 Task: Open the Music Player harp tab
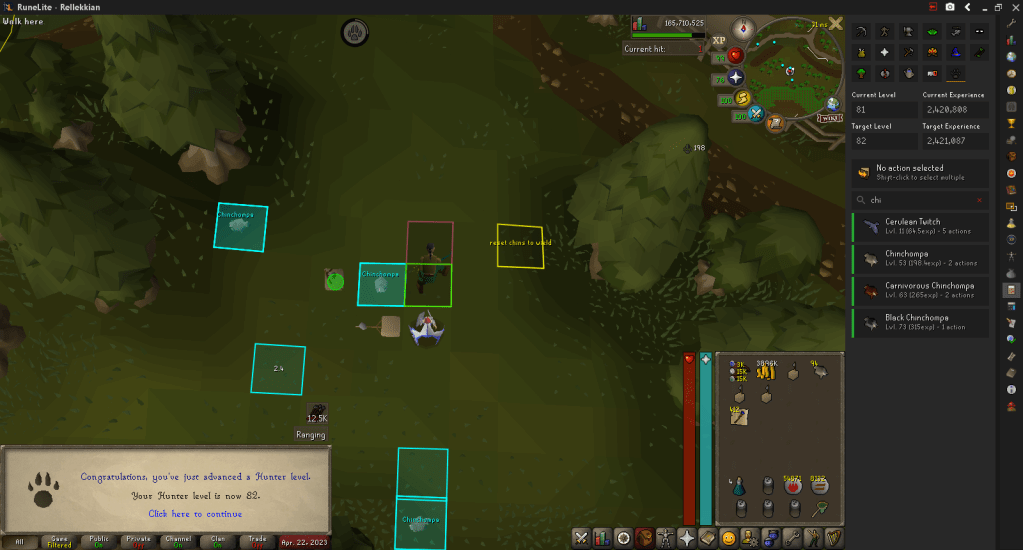833,538
